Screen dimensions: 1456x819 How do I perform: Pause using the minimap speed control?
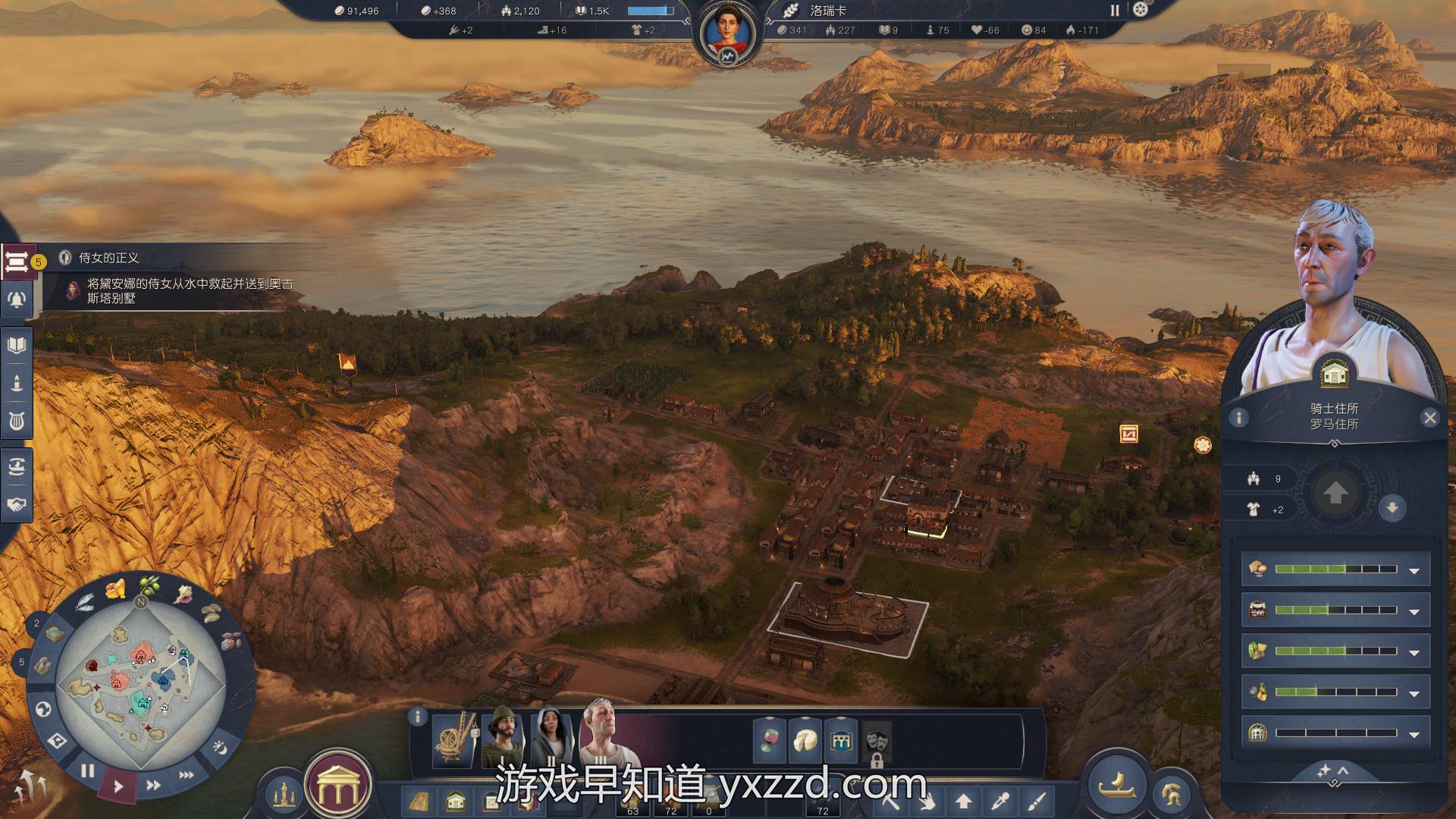(x=88, y=771)
